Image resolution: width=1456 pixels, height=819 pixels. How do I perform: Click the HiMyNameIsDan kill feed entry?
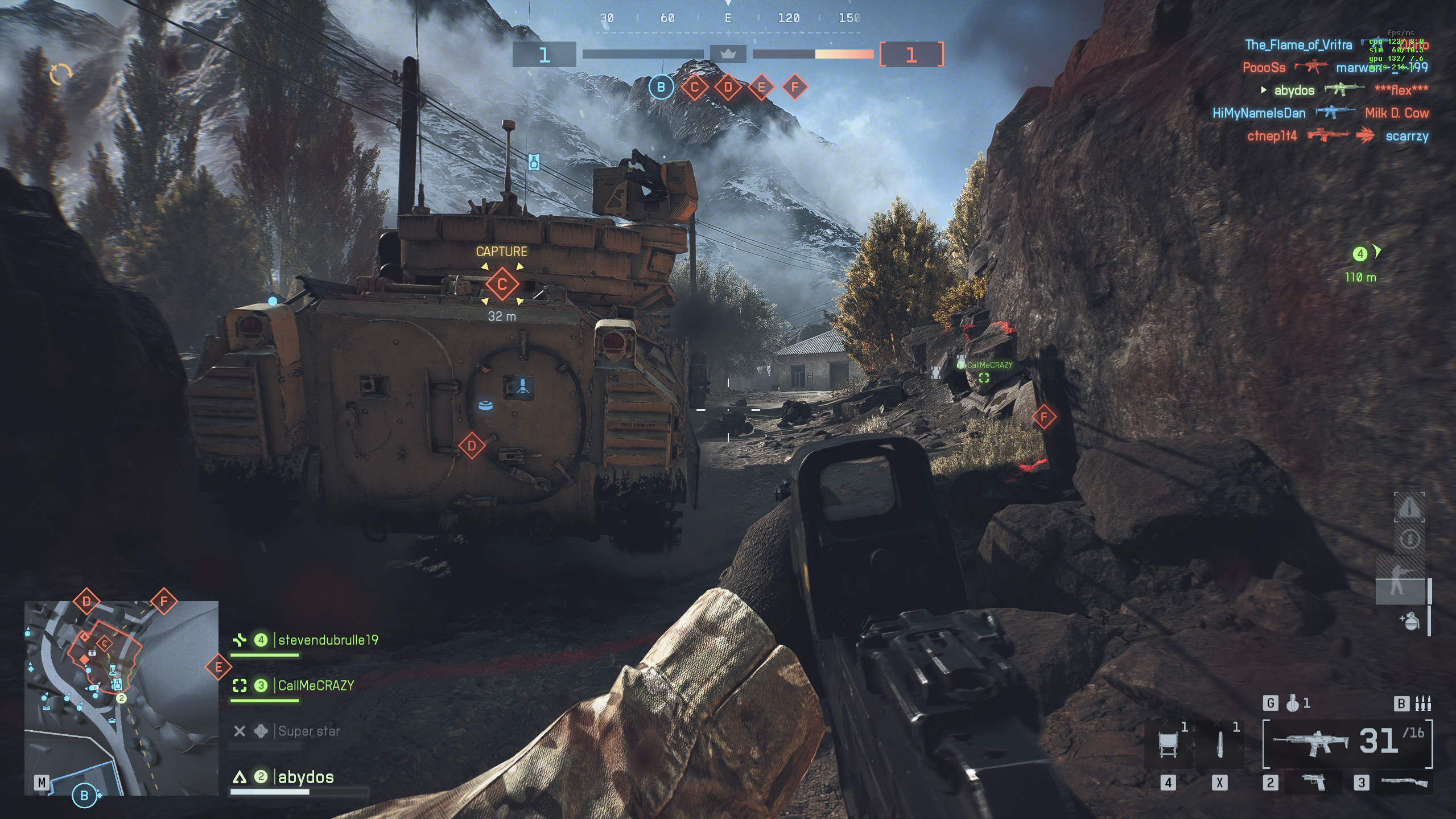click(1259, 113)
